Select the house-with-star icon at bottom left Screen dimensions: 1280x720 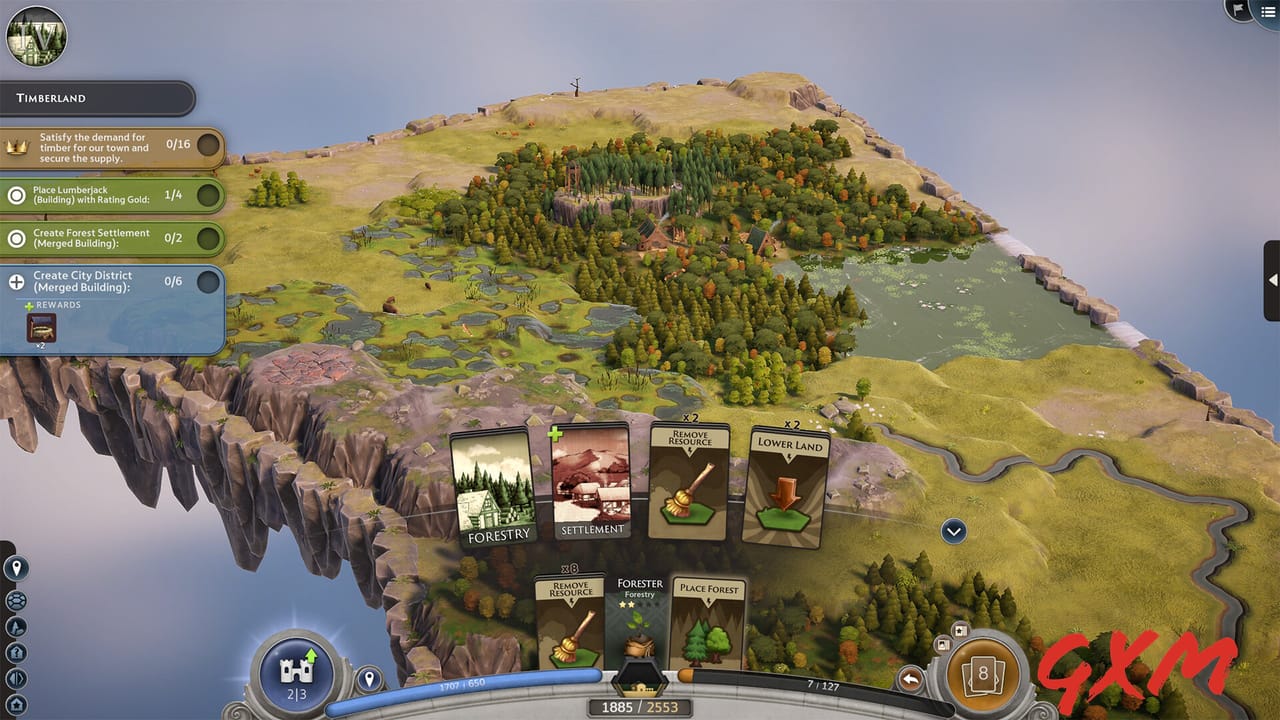[x=15, y=703]
